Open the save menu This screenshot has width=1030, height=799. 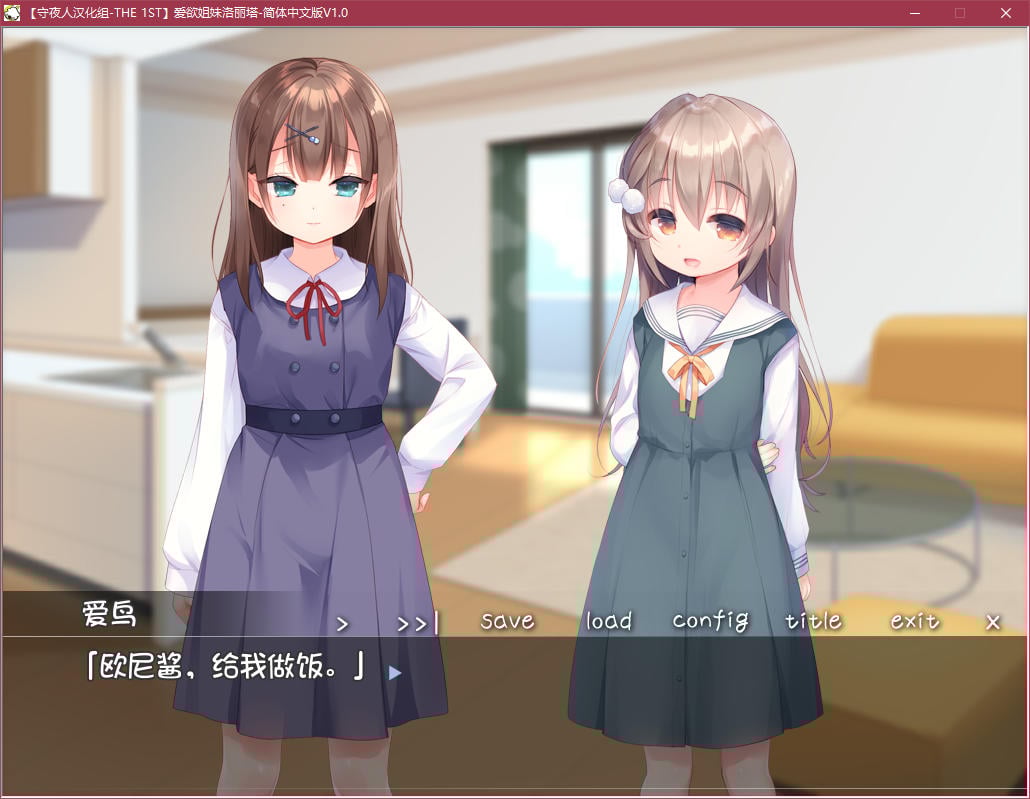507,621
